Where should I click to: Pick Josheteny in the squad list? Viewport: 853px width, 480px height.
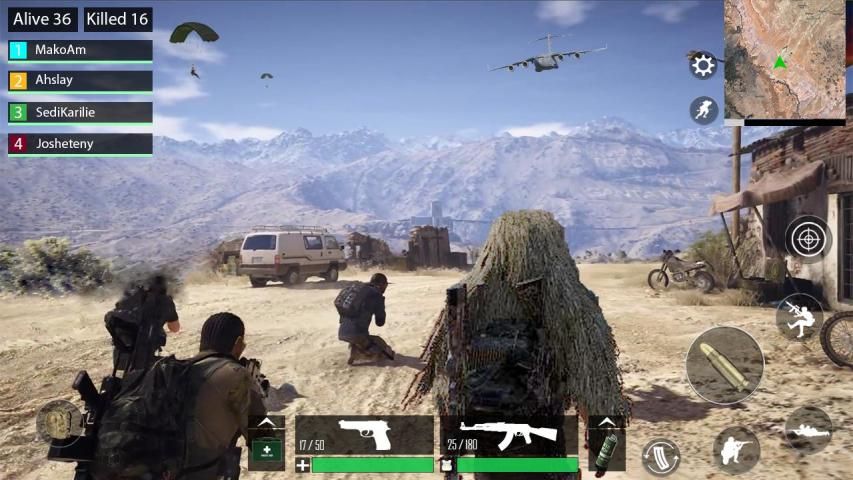coord(80,143)
